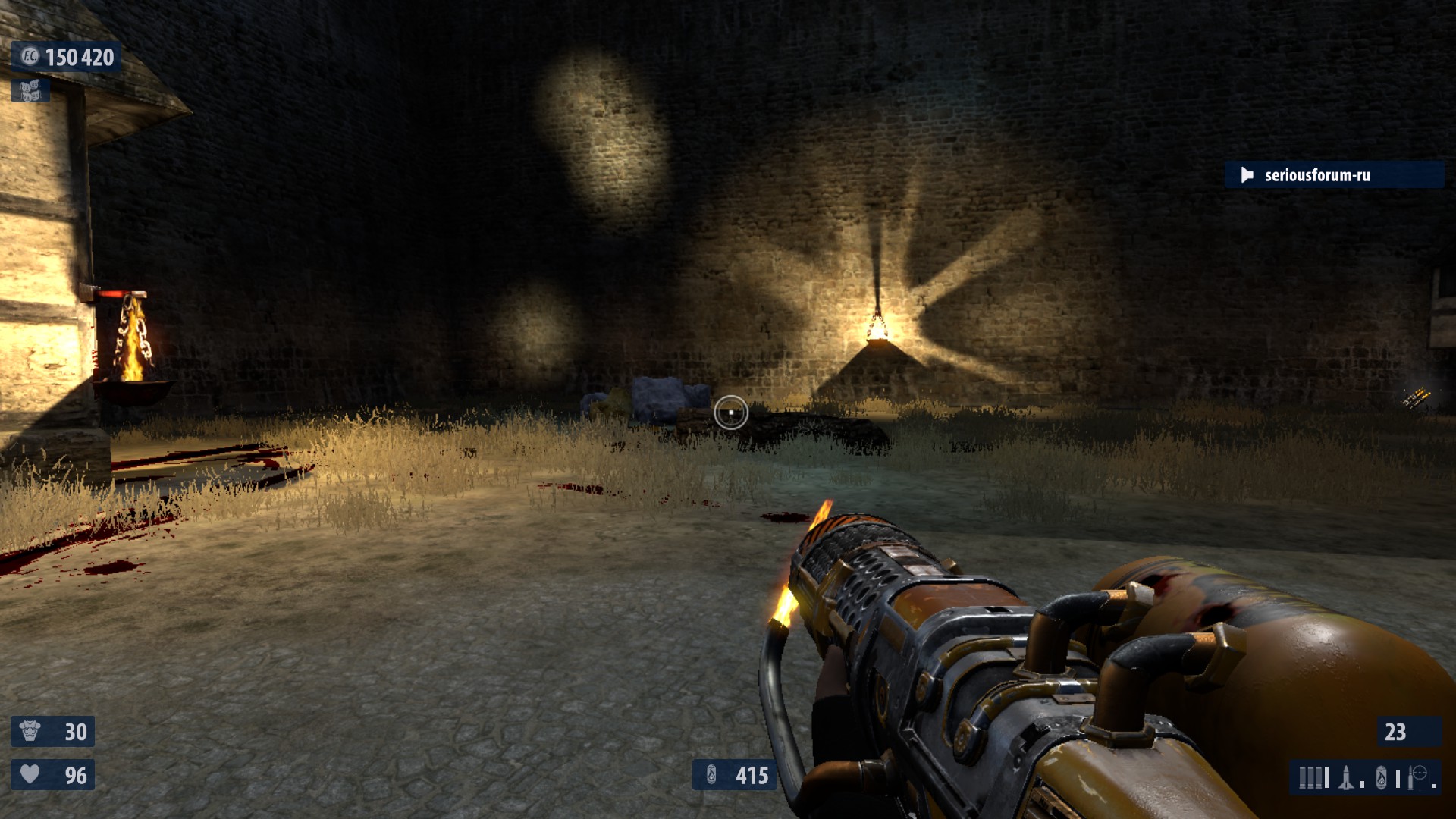Pick the flamethrower fuel canister icon
1456x819 pixels.
pos(1381,778)
